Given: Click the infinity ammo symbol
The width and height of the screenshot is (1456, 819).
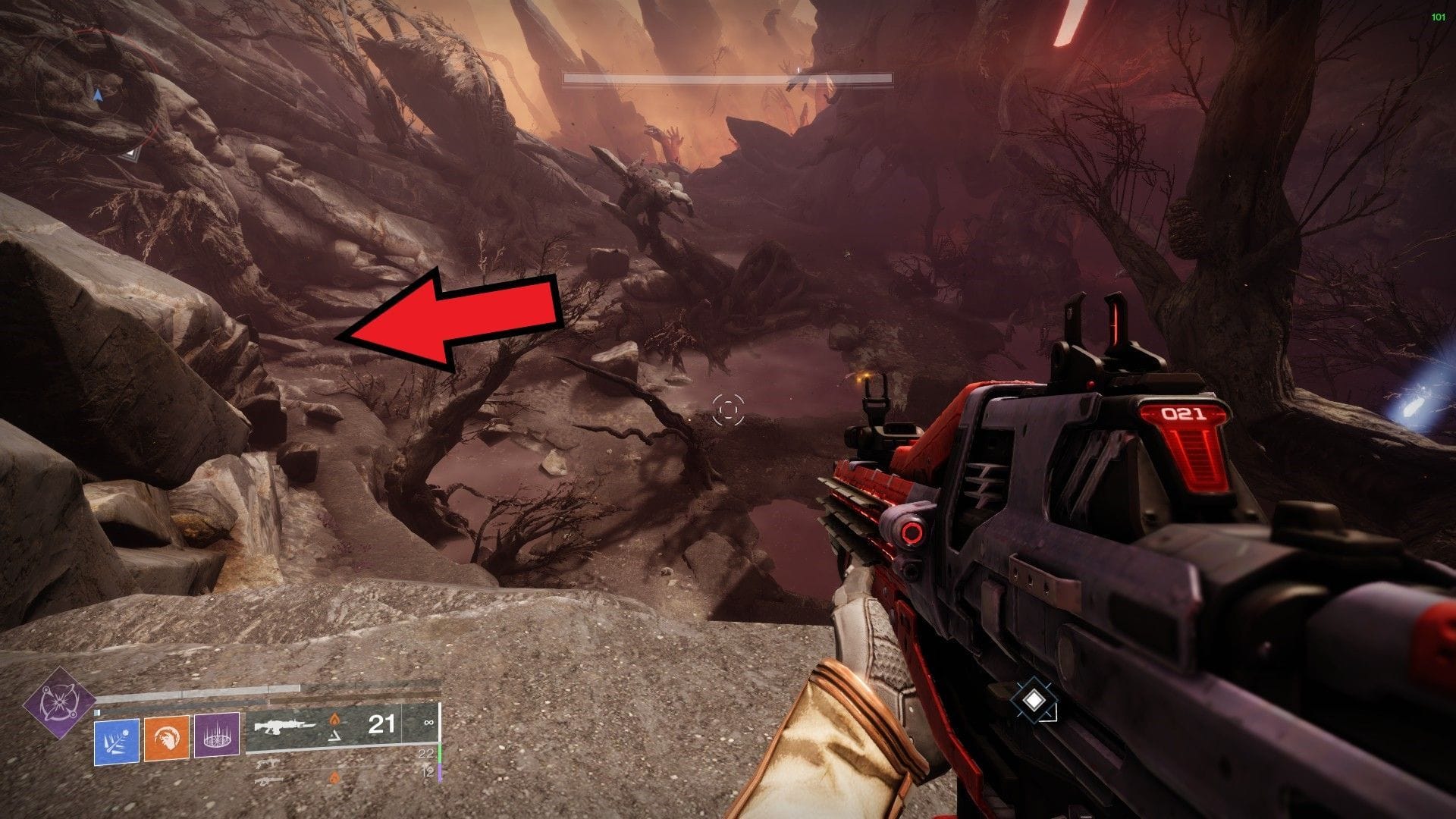Looking at the screenshot, I should 428,723.
